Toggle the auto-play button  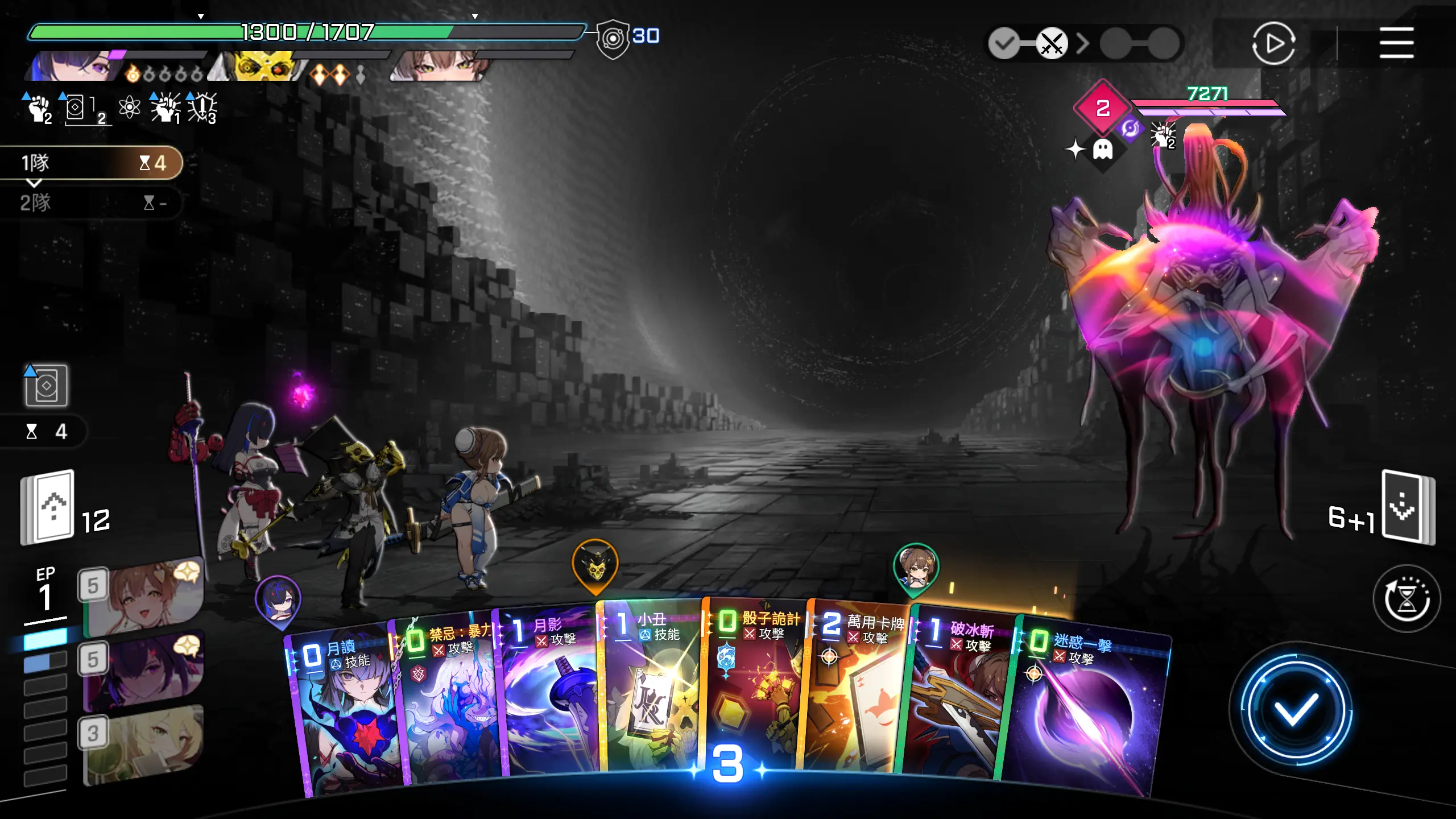[x=1273, y=43]
